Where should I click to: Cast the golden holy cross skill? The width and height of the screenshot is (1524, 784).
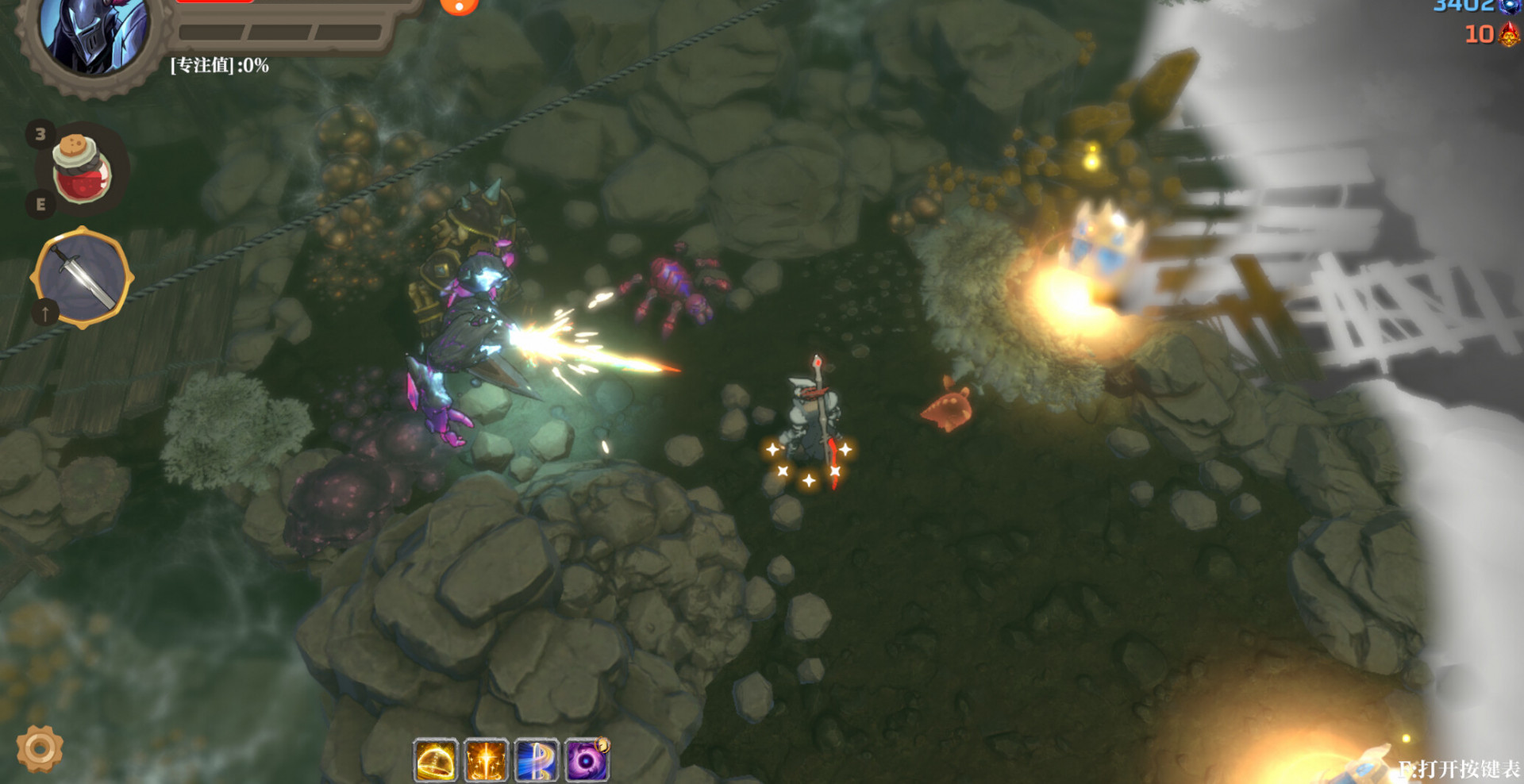click(486, 761)
